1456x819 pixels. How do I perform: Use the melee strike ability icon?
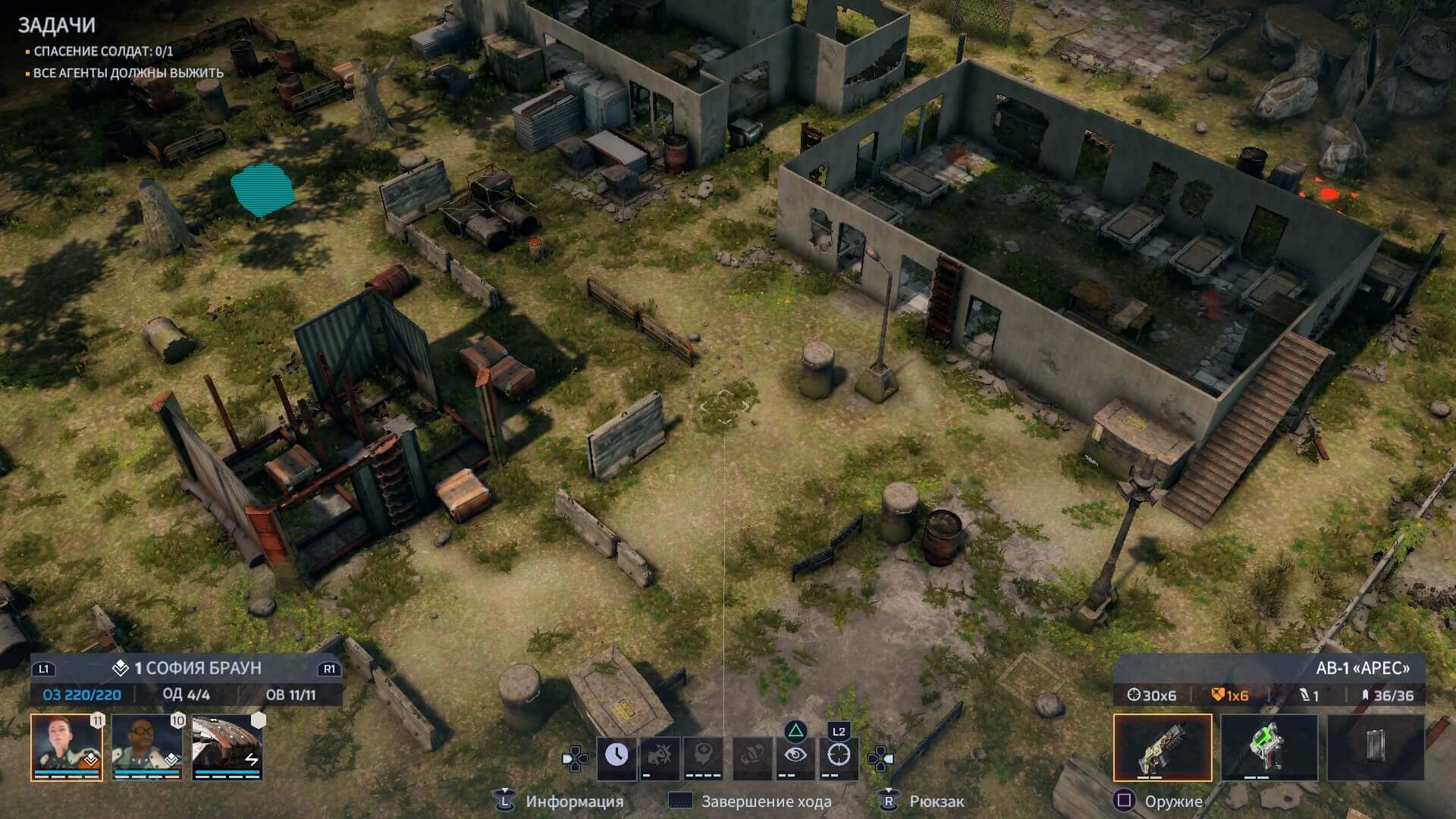point(660,755)
